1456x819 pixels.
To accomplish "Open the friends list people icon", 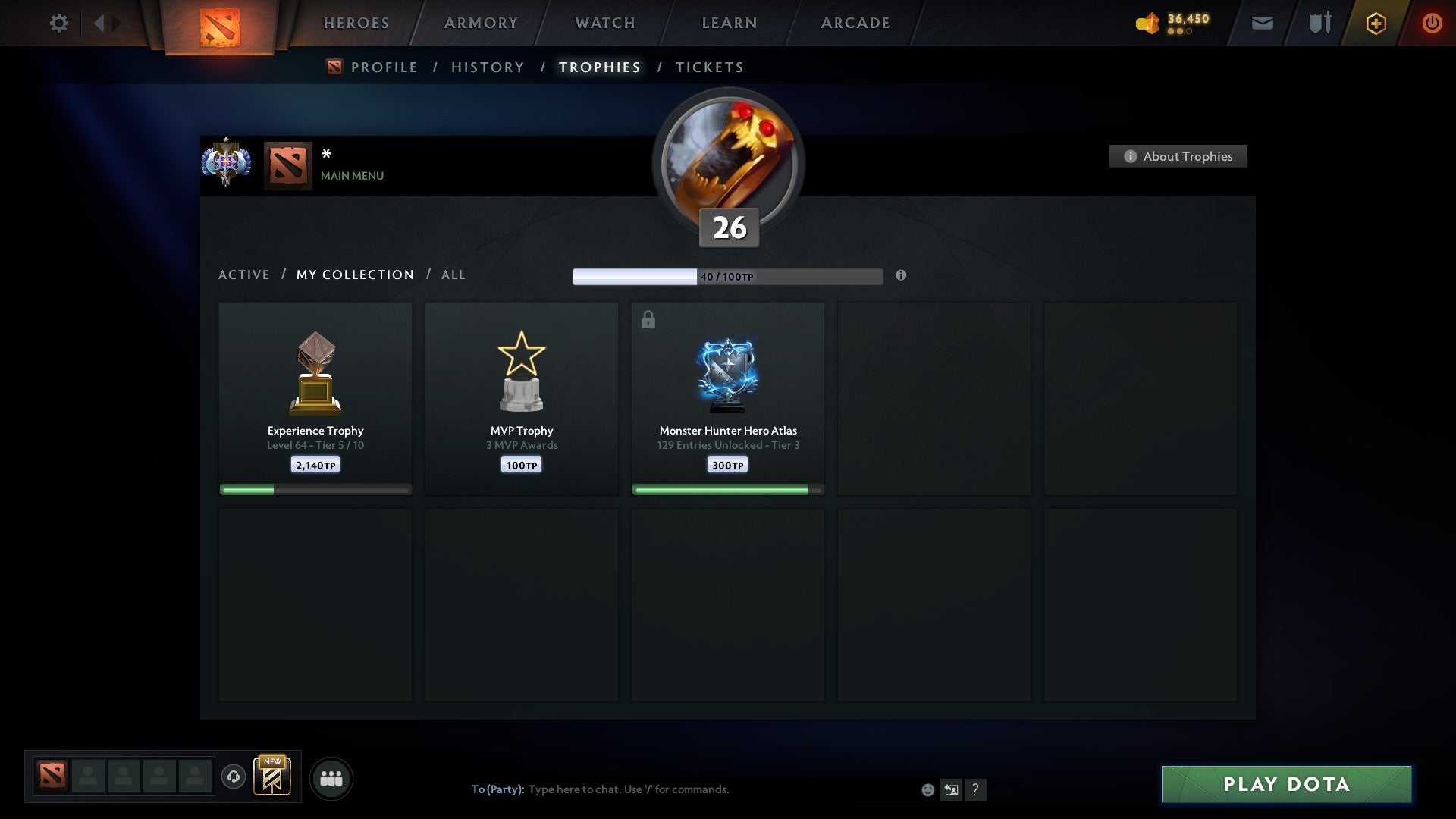I will (331, 777).
